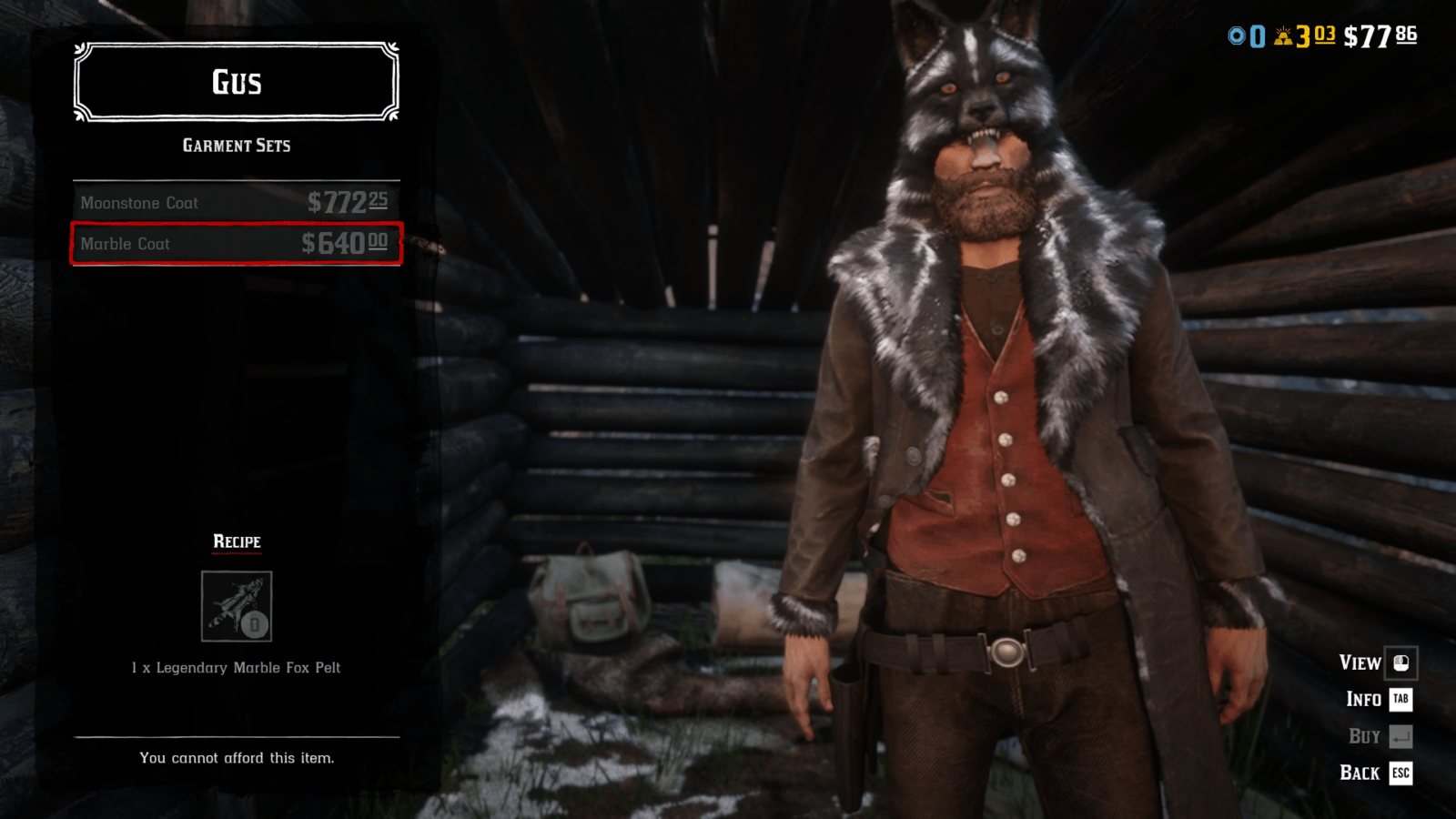Screen dimensions: 1456x819
Task: Select the Moonstone Coat garment entry
Action: click(x=235, y=203)
